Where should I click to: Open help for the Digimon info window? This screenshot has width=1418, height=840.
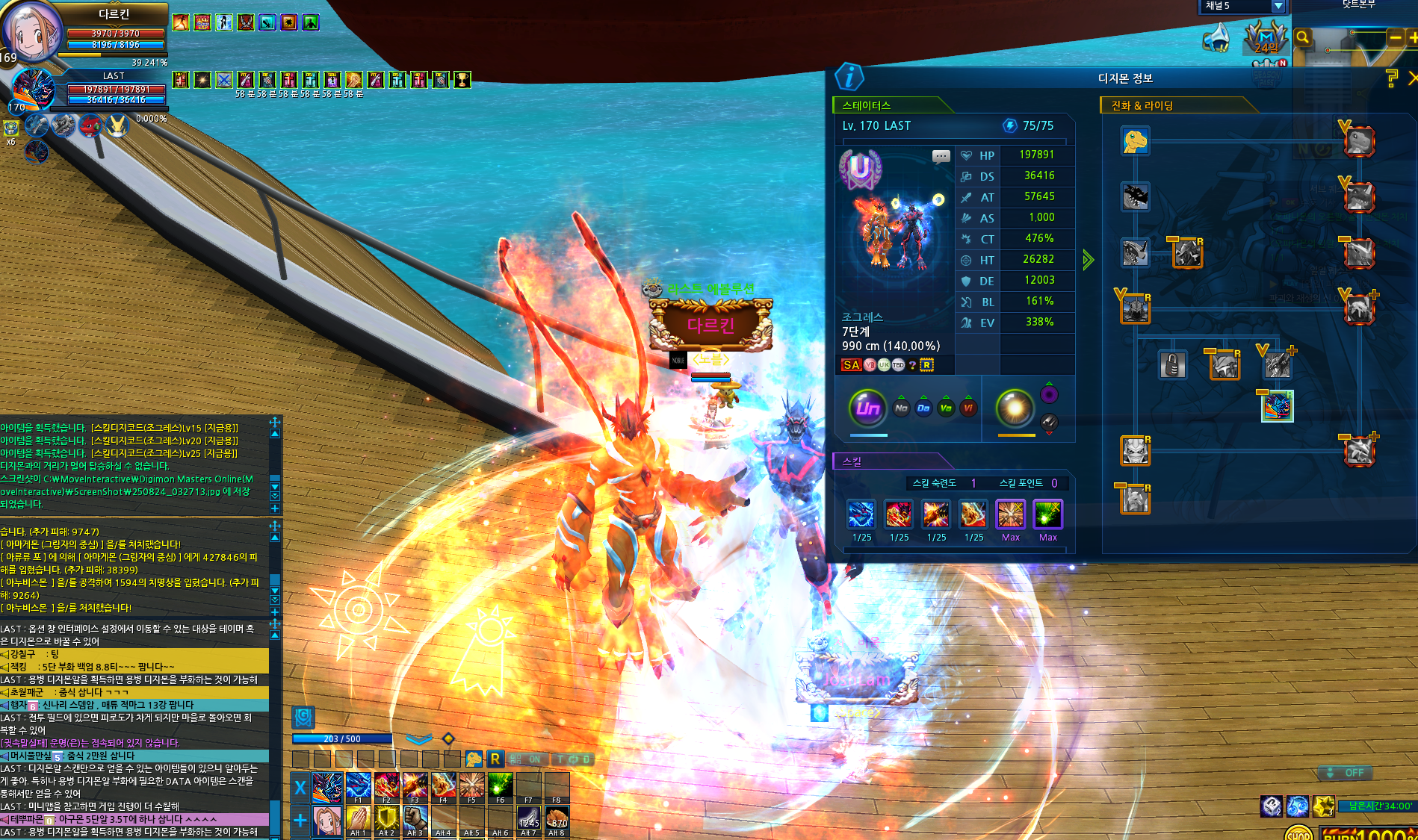coord(1391,78)
